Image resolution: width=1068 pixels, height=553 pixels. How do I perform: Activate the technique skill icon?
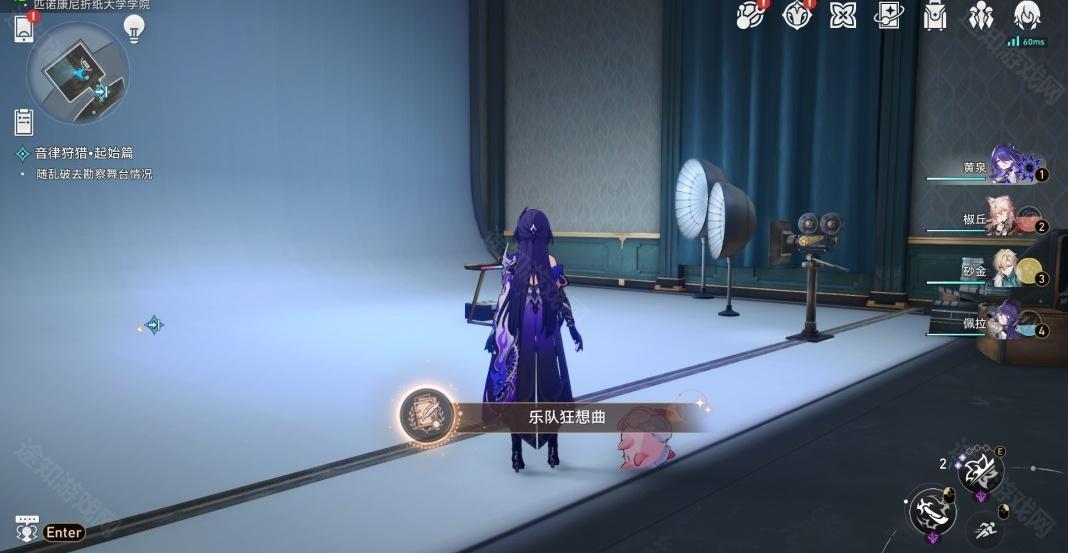pyautogui.click(x=979, y=468)
